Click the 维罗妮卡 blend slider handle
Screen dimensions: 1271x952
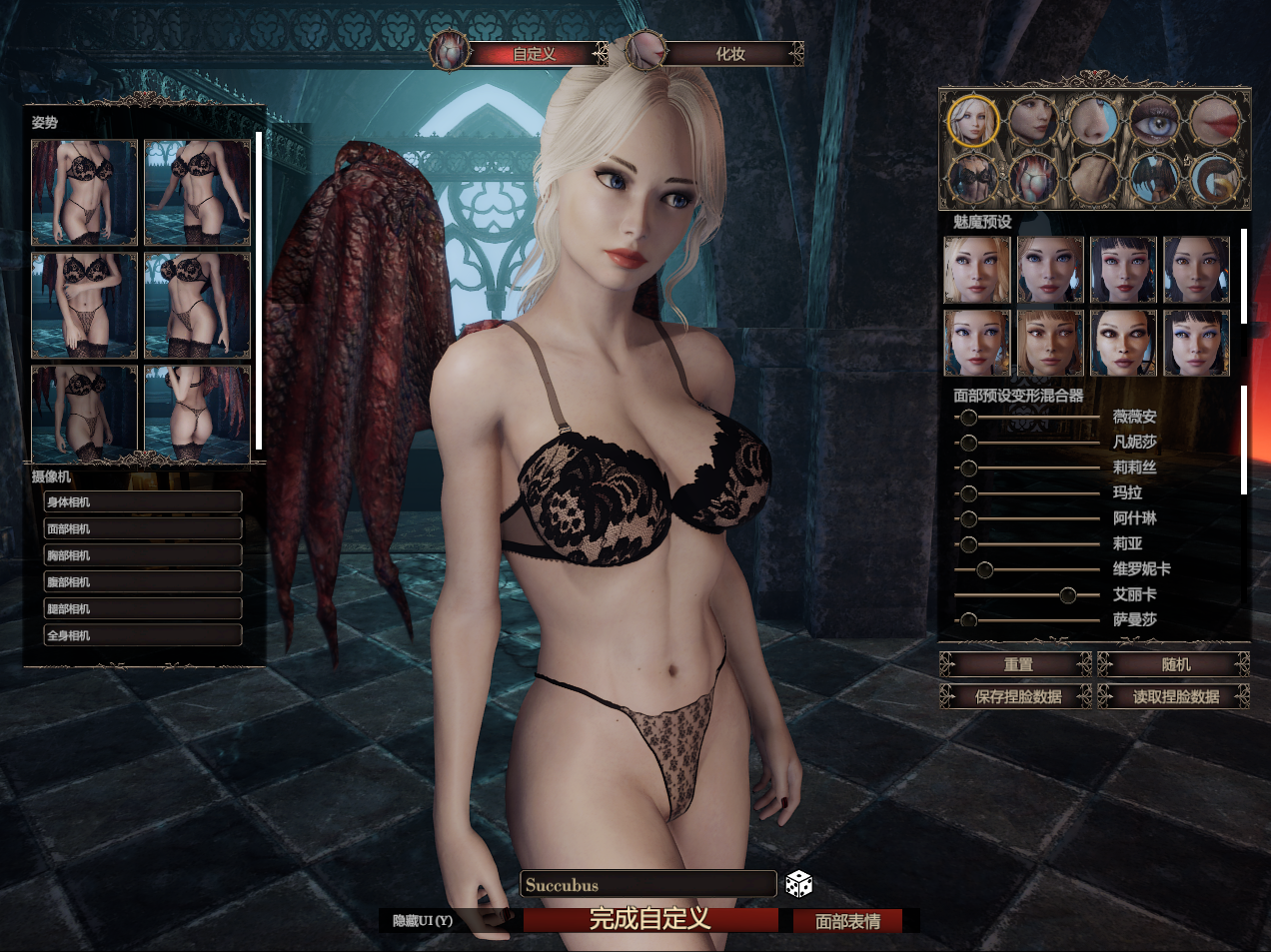pyautogui.click(x=984, y=569)
